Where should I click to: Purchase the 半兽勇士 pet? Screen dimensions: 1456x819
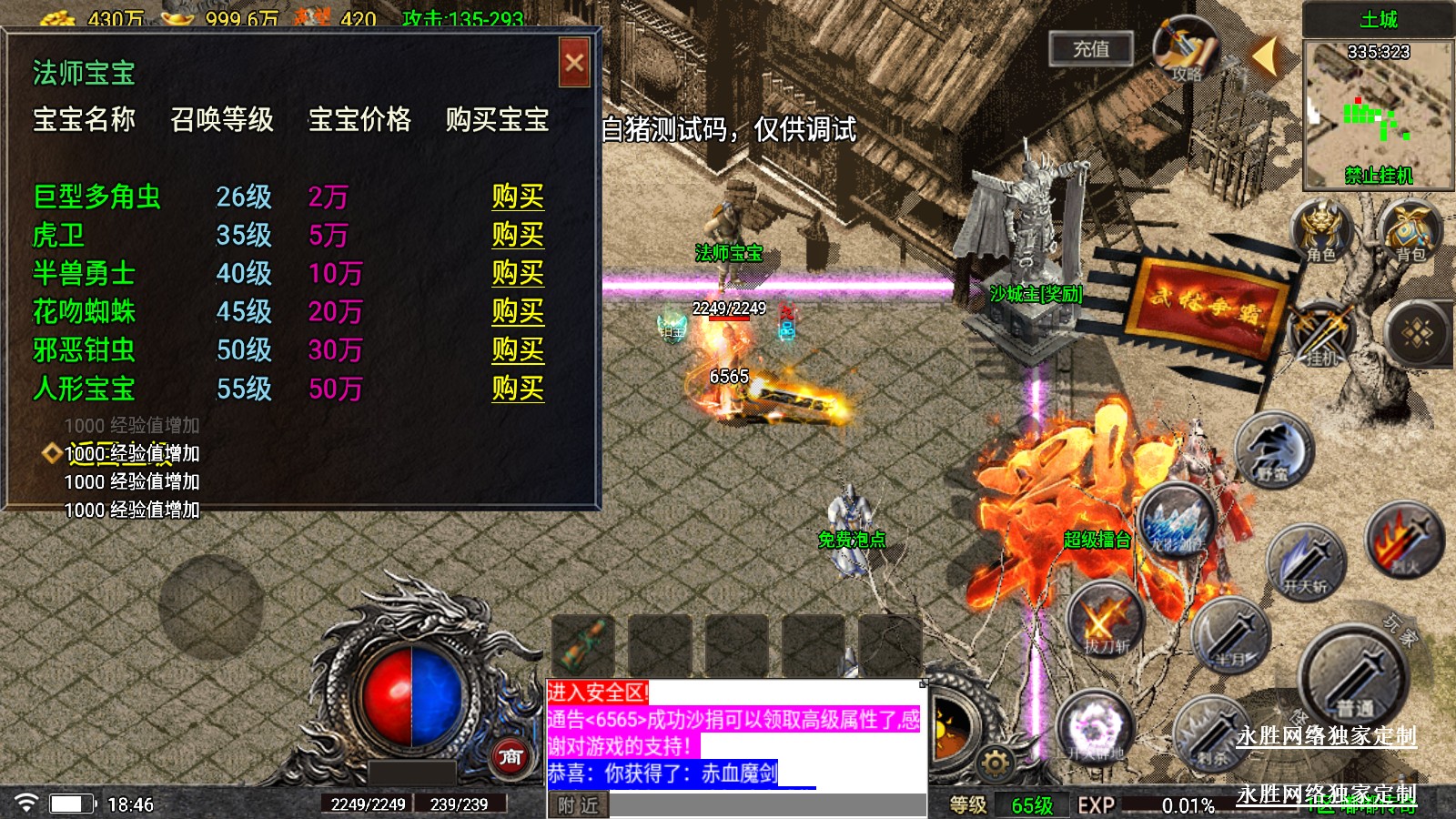(x=518, y=273)
